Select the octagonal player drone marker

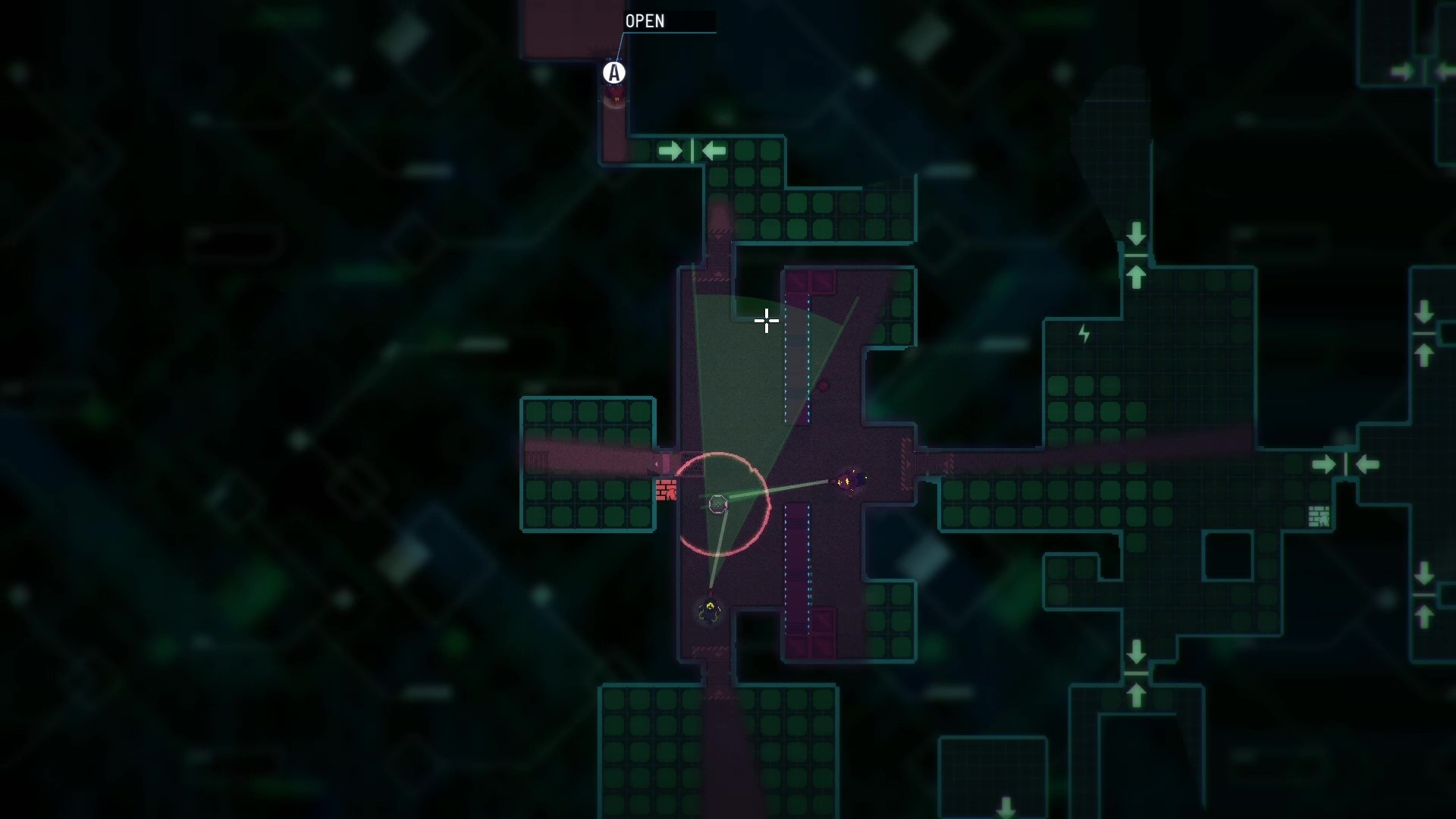pyautogui.click(x=717, y=503)
